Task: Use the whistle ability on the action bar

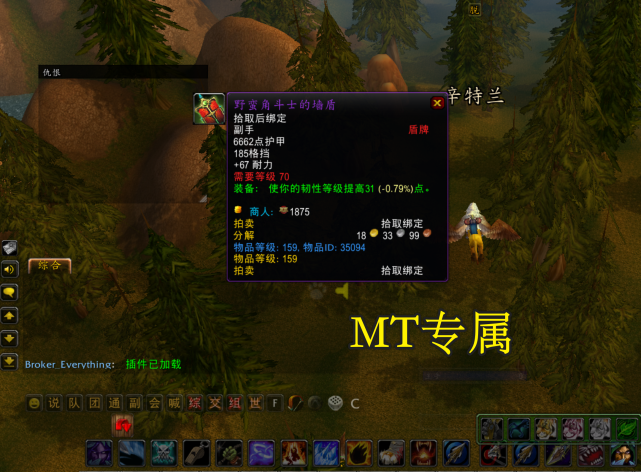Action: [x=197, y=453]
